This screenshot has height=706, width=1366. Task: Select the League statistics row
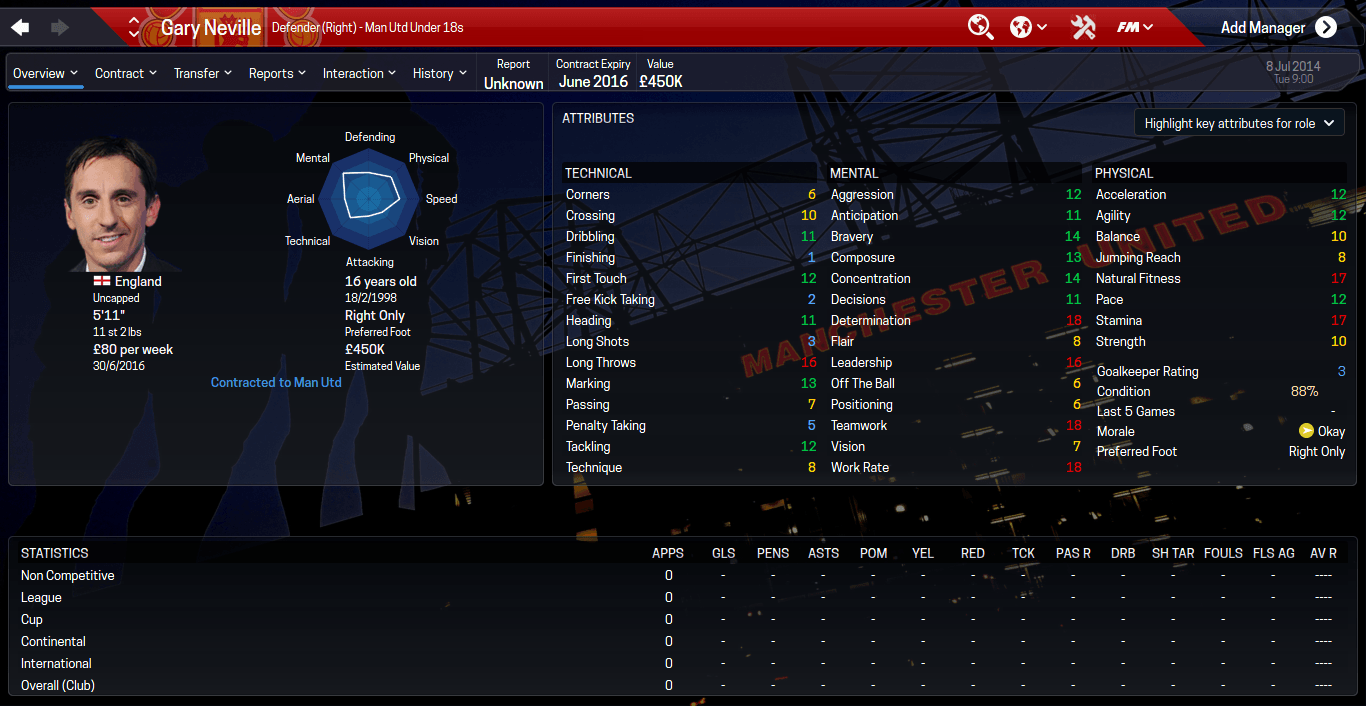click(42, 598)
